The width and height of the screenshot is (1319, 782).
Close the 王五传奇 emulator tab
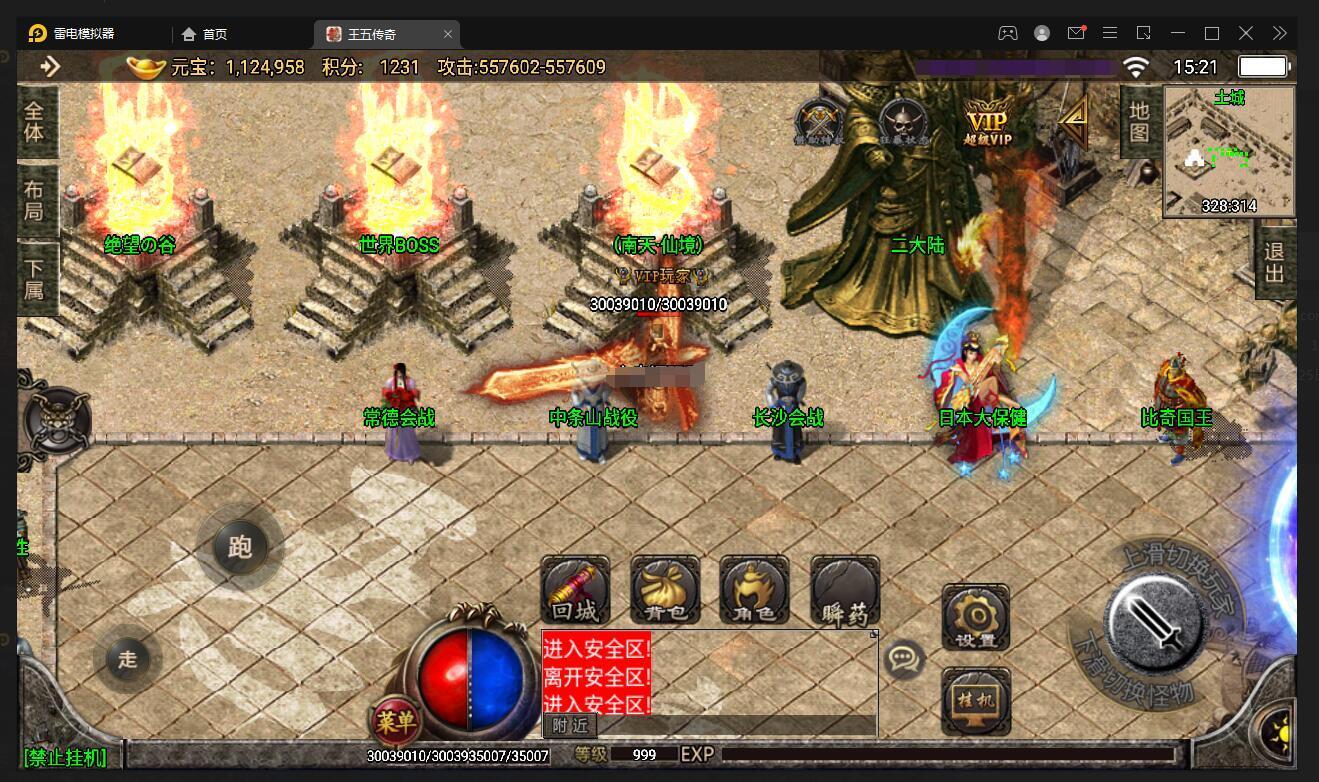pos(448,34)
